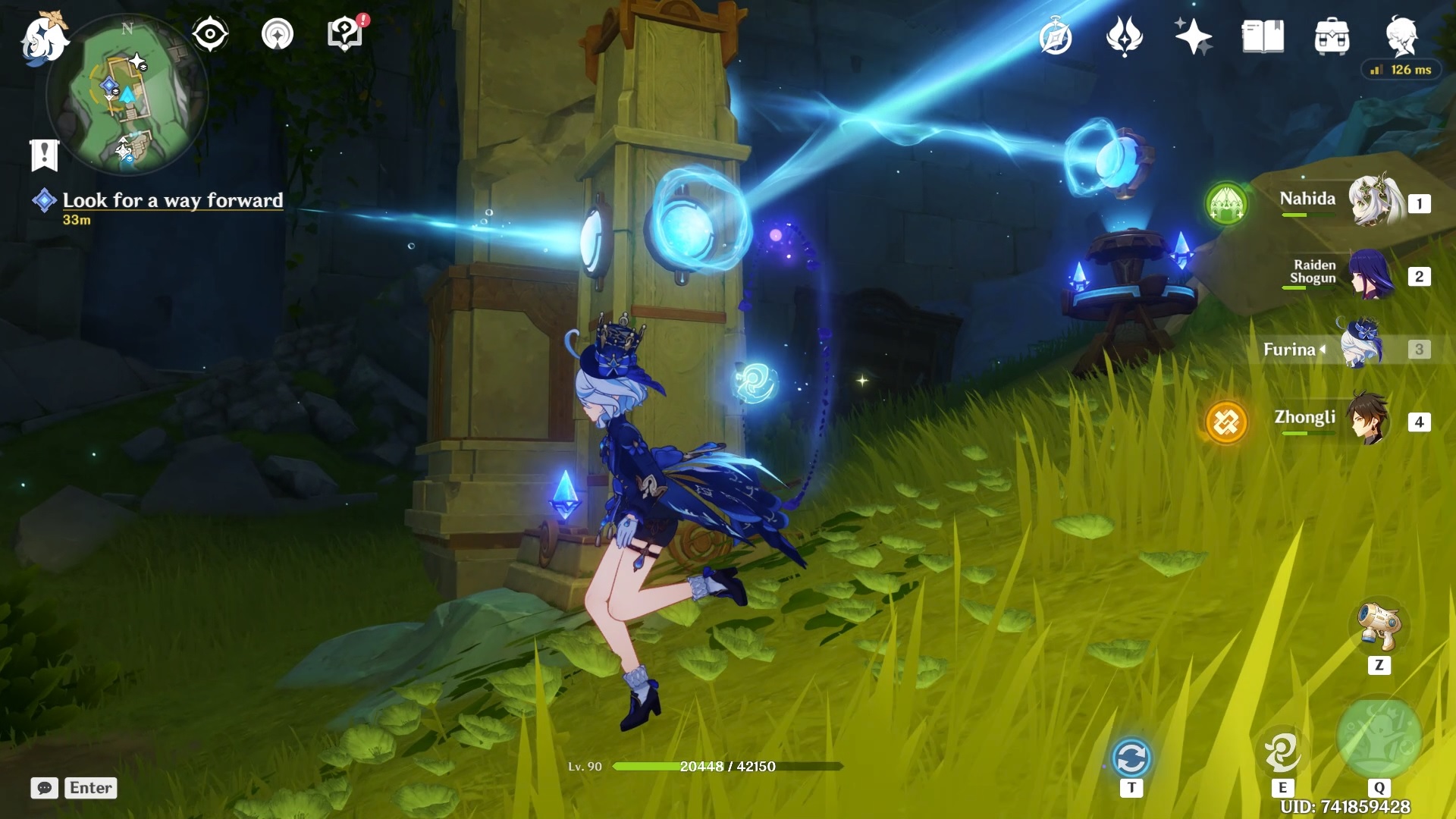Switch to Raiden Shogun in party
This screenshot has height=819, width=1456.
click(1371, 275)
